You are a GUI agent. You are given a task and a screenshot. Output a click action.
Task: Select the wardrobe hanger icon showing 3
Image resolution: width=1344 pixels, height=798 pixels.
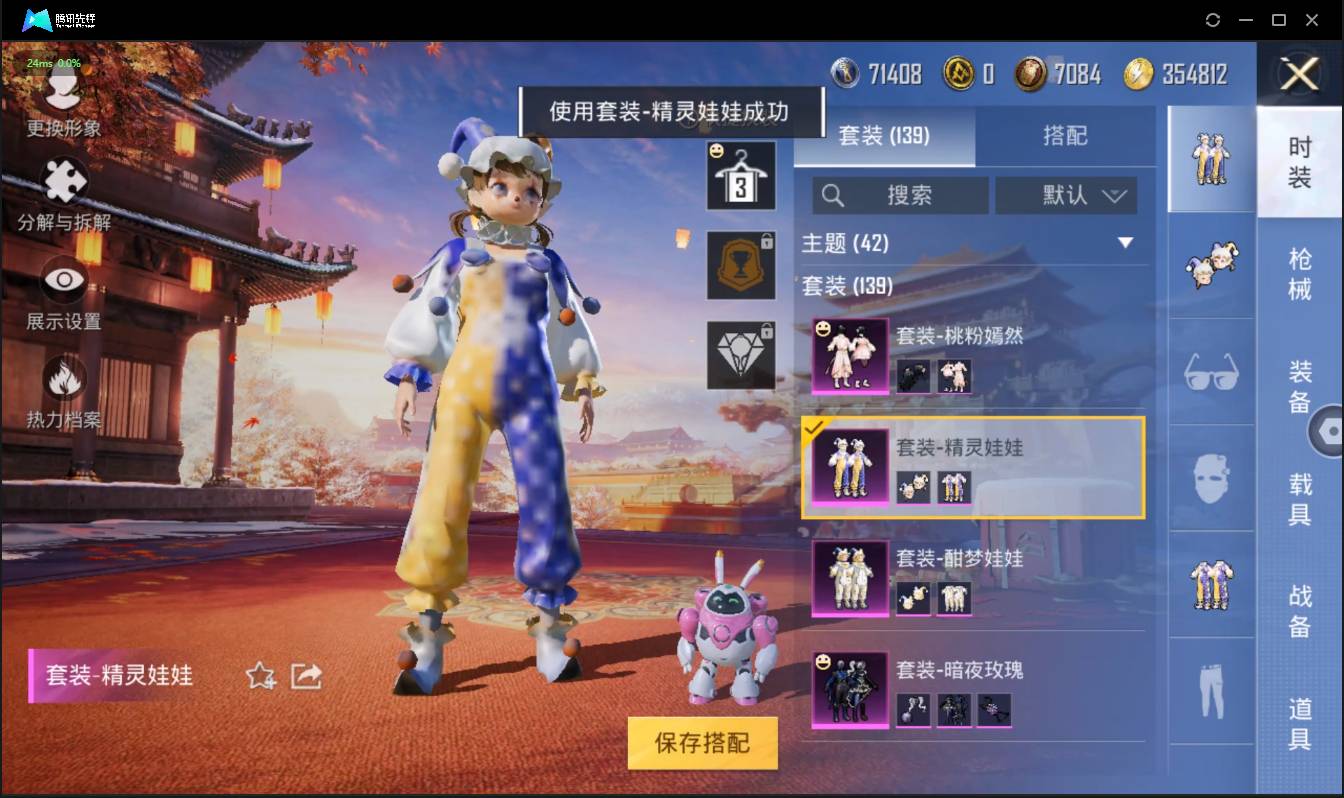(x=741, y=178)
